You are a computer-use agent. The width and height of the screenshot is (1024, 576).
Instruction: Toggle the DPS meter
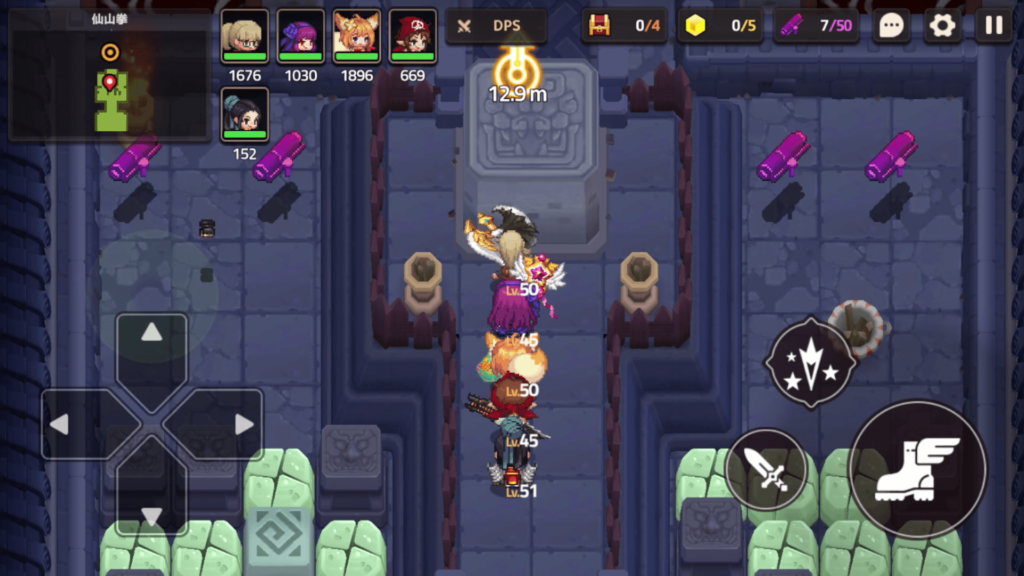click(496, 26)
